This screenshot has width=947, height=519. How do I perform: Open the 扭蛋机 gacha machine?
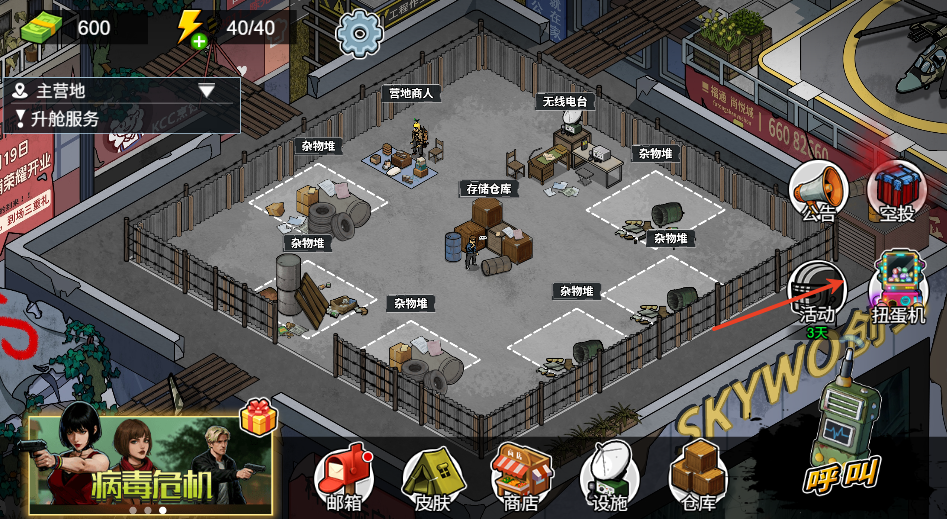(898, 288)
